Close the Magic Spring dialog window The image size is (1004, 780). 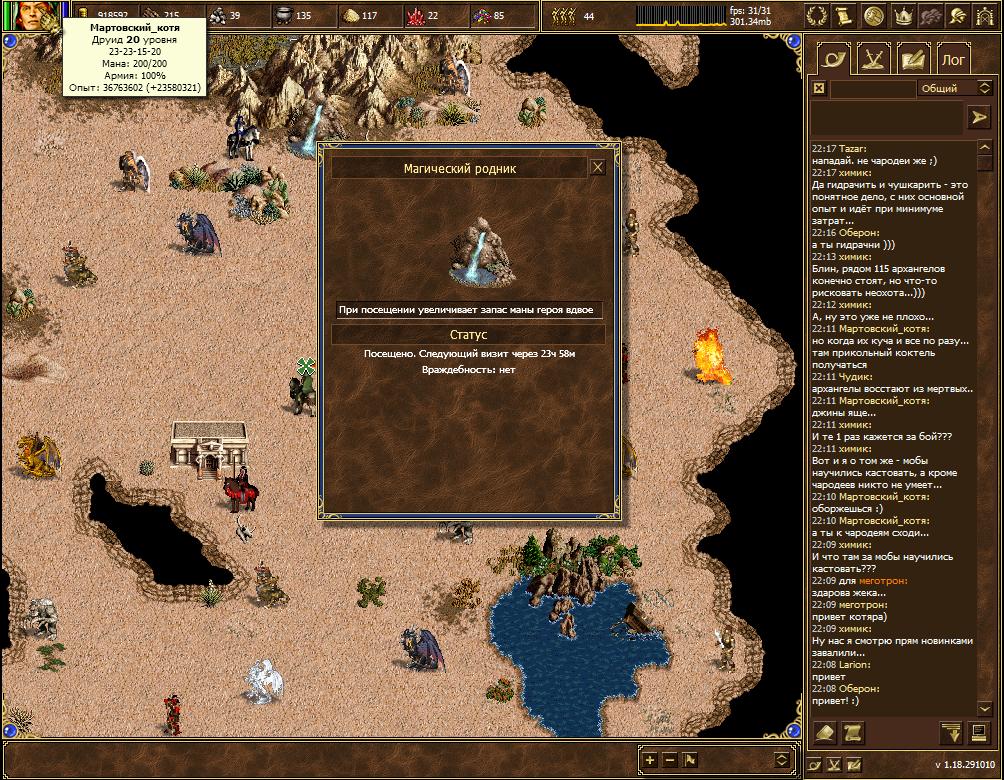tap(597, 168)
